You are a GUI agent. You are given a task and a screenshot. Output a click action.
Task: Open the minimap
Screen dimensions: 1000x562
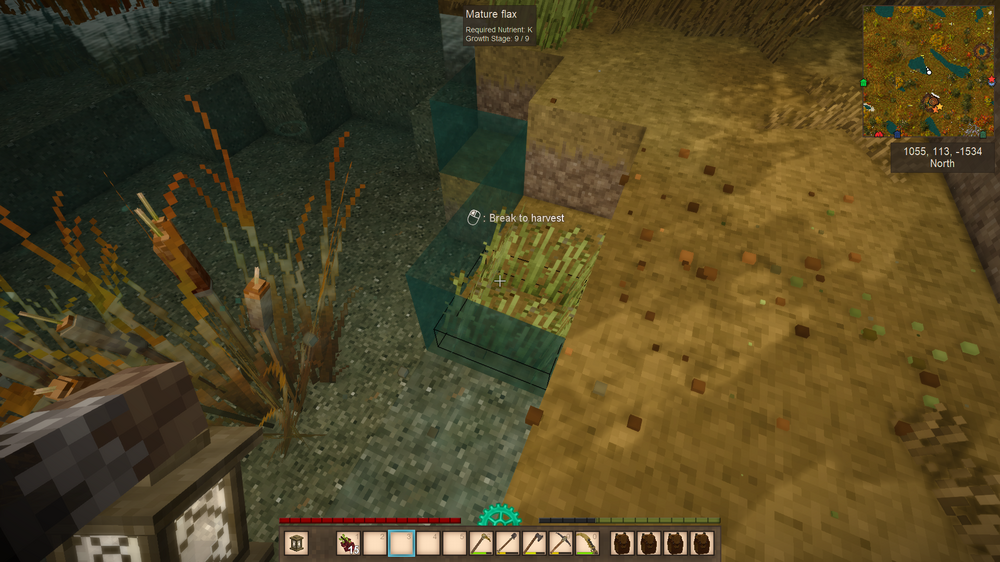(929, 70)
